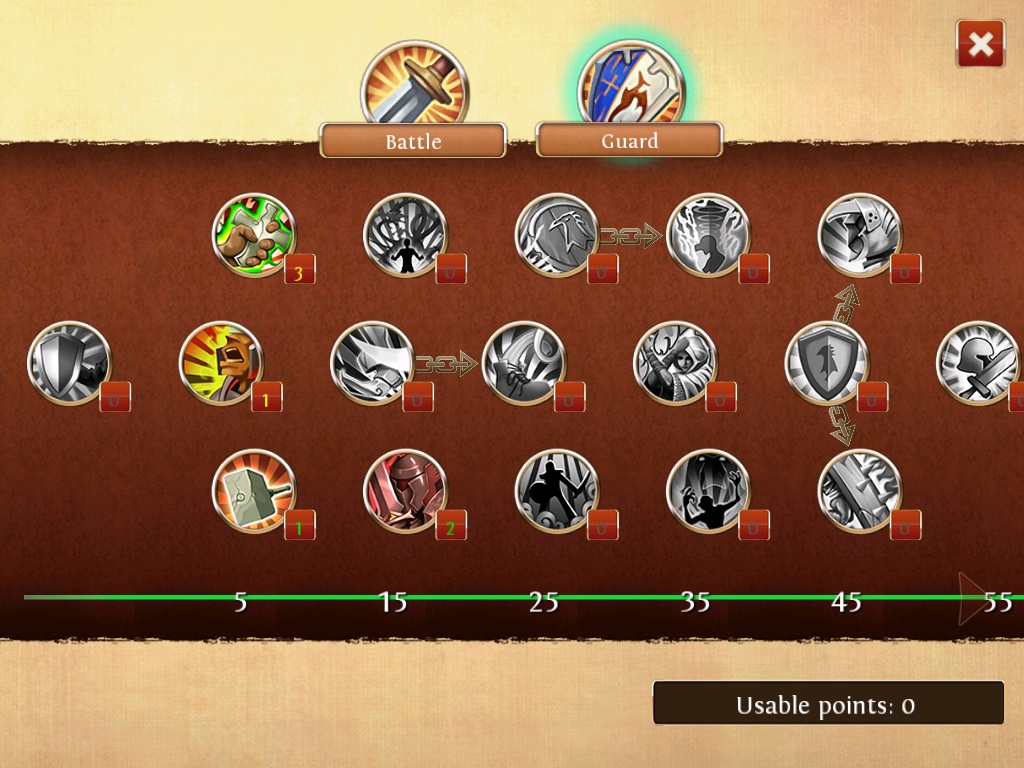Image resolution: width=1024 pixels, height=768 pixels.
Task: Select the red armored knight skill
Action: pyautogui.click(x=405, y=491)
